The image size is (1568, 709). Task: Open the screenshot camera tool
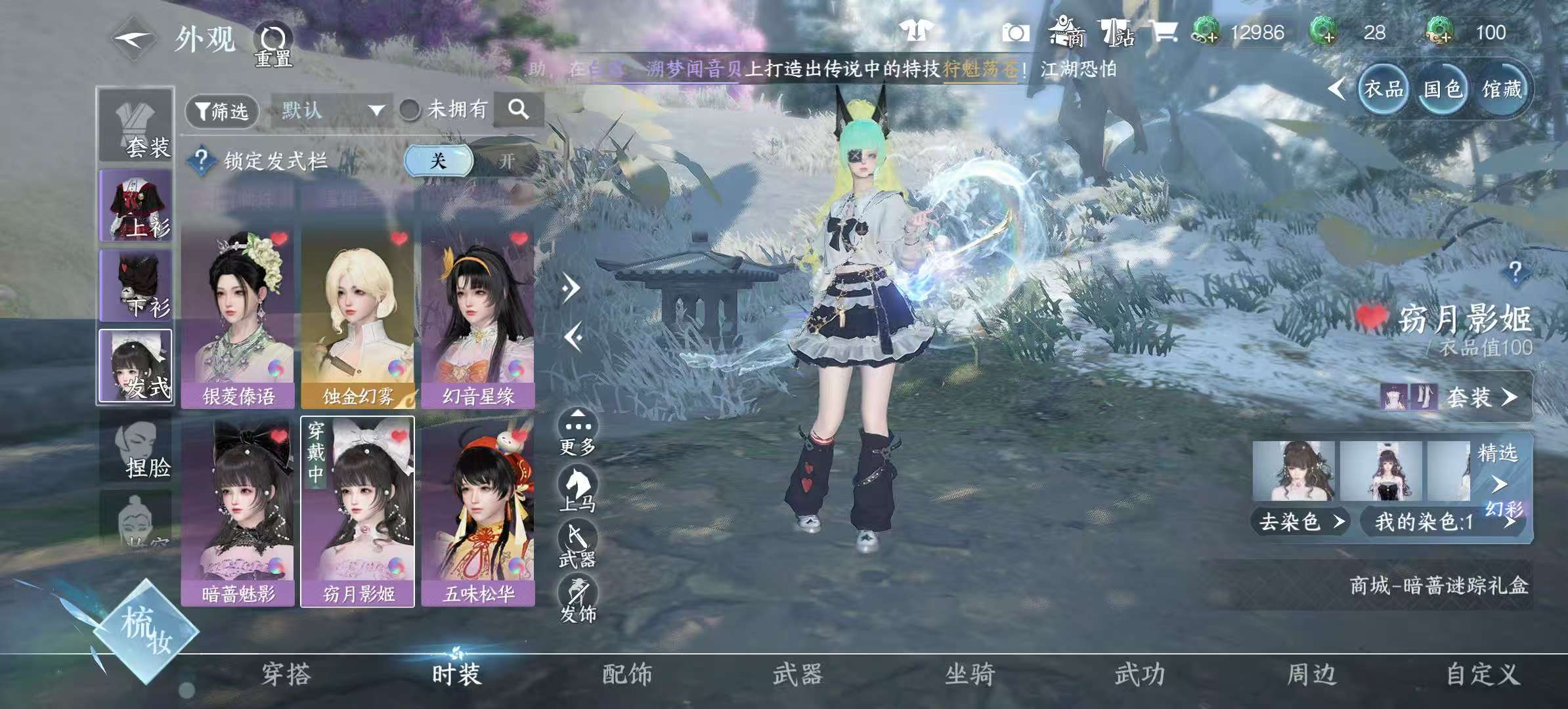tap(1014, 33)
